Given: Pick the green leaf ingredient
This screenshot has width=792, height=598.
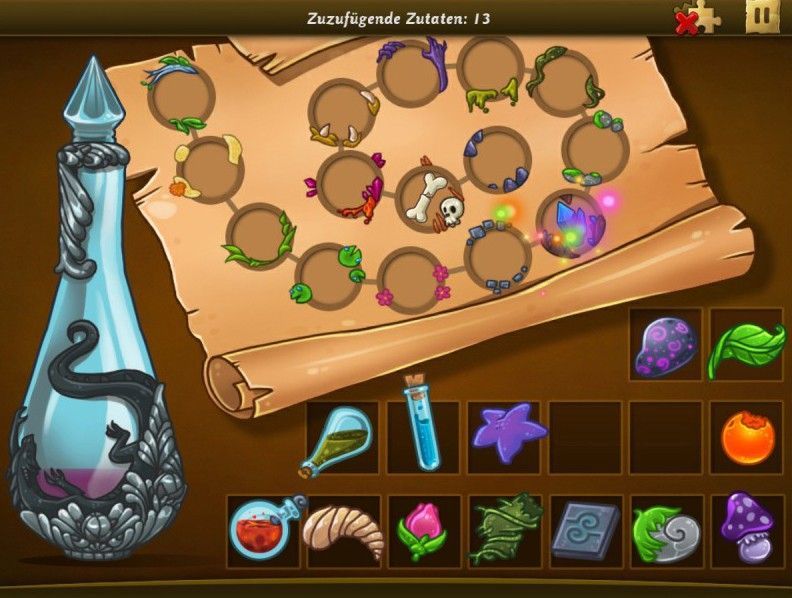Looking at the screenshot, I should [746, 345].
